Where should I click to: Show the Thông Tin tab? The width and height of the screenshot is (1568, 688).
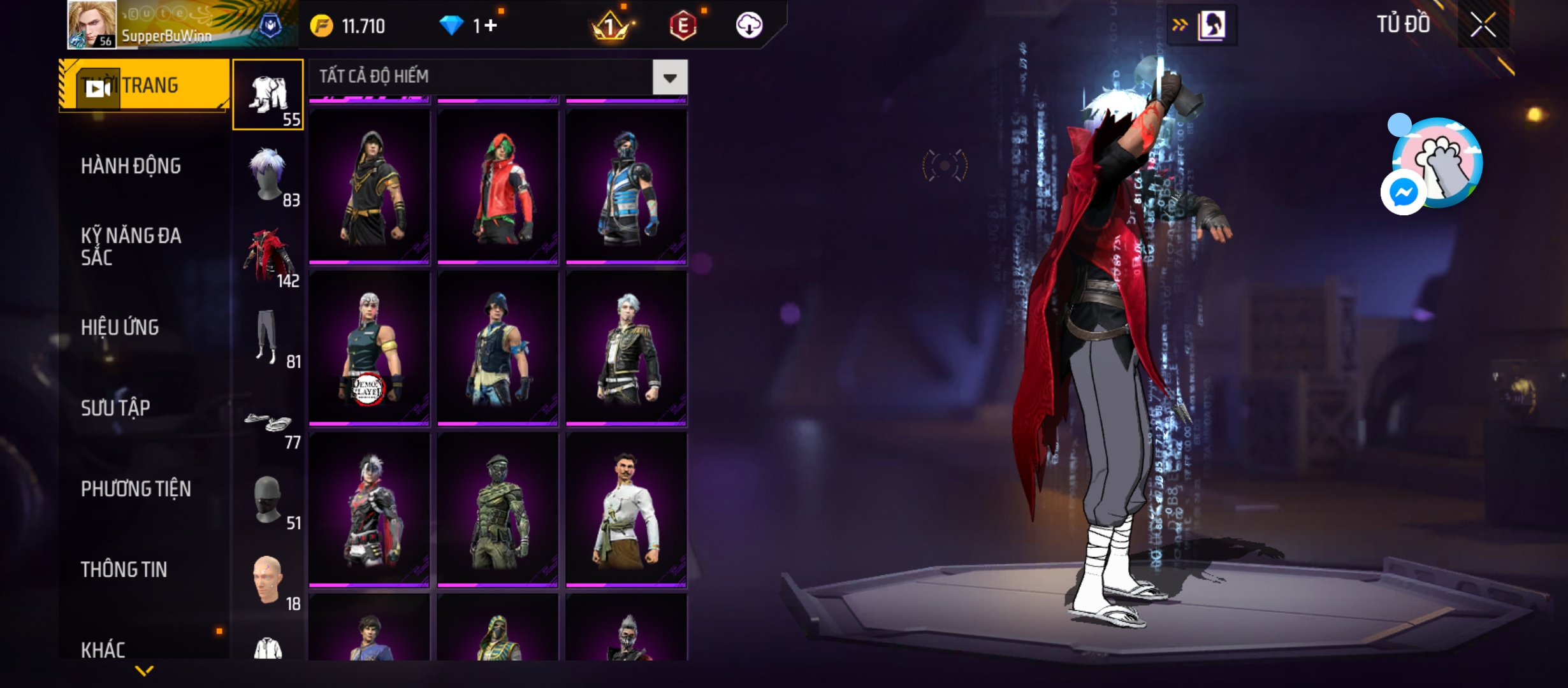pyautogui.click(x=124, y=570)
